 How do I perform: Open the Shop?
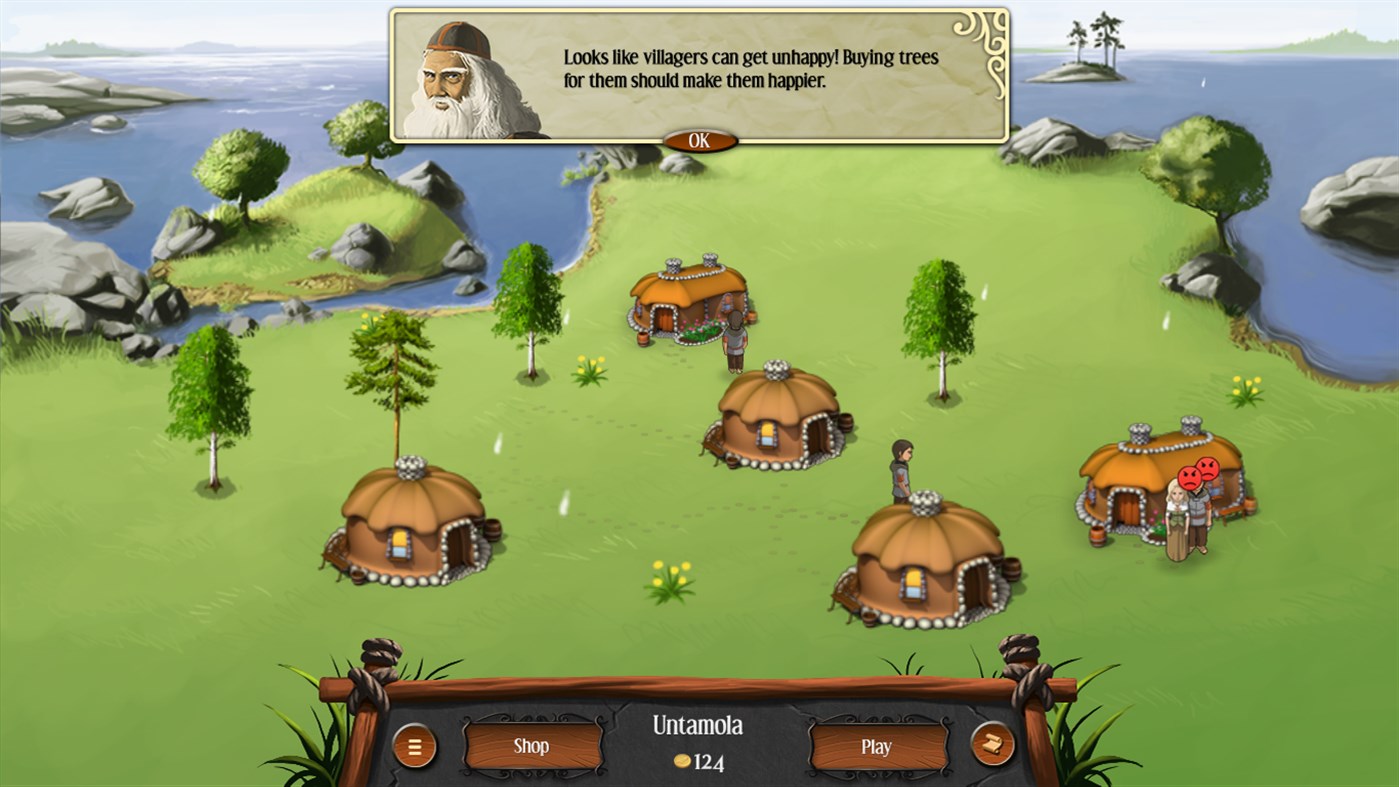point(531,746)
